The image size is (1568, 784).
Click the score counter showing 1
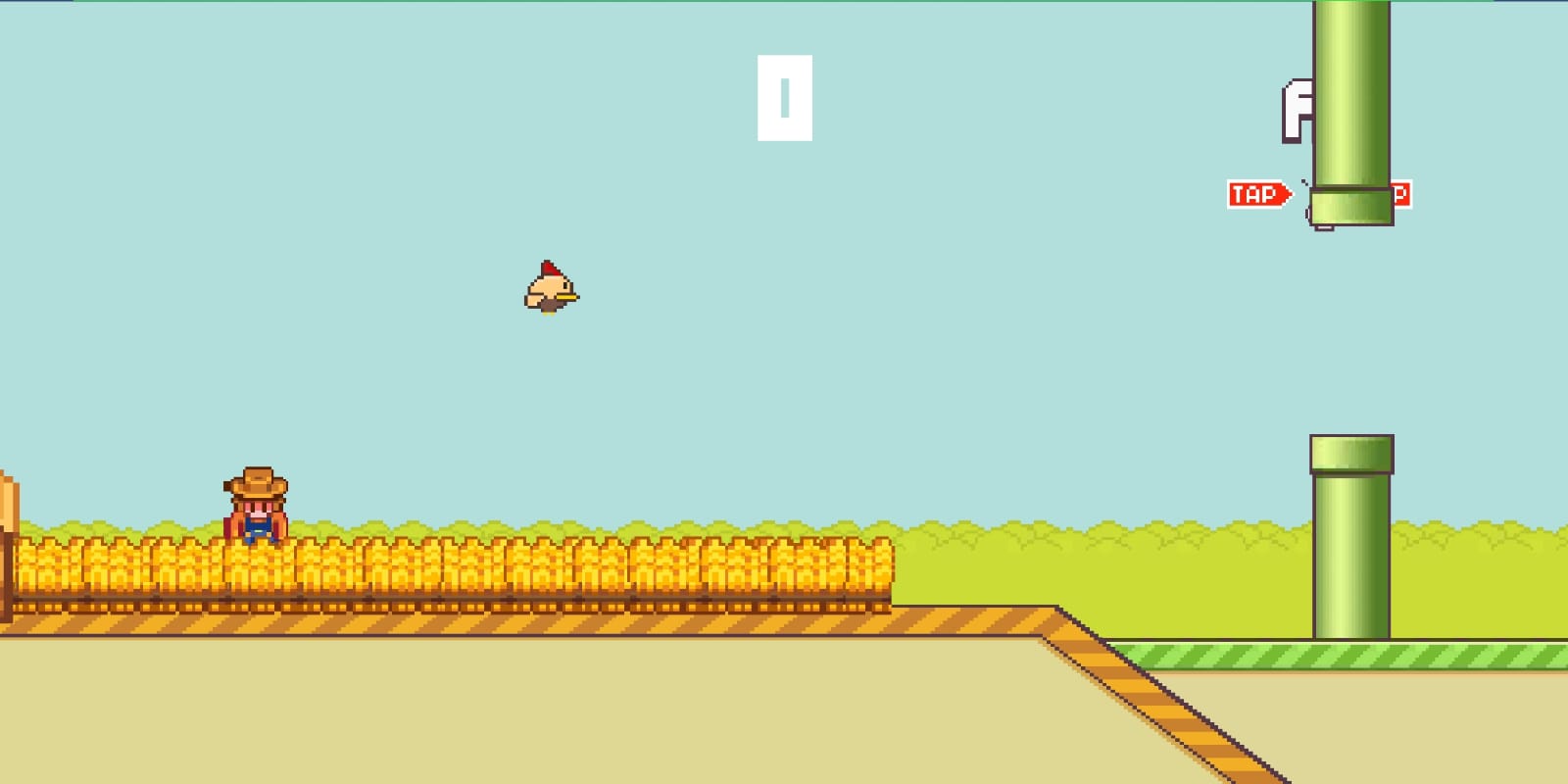tap(783, 97)
